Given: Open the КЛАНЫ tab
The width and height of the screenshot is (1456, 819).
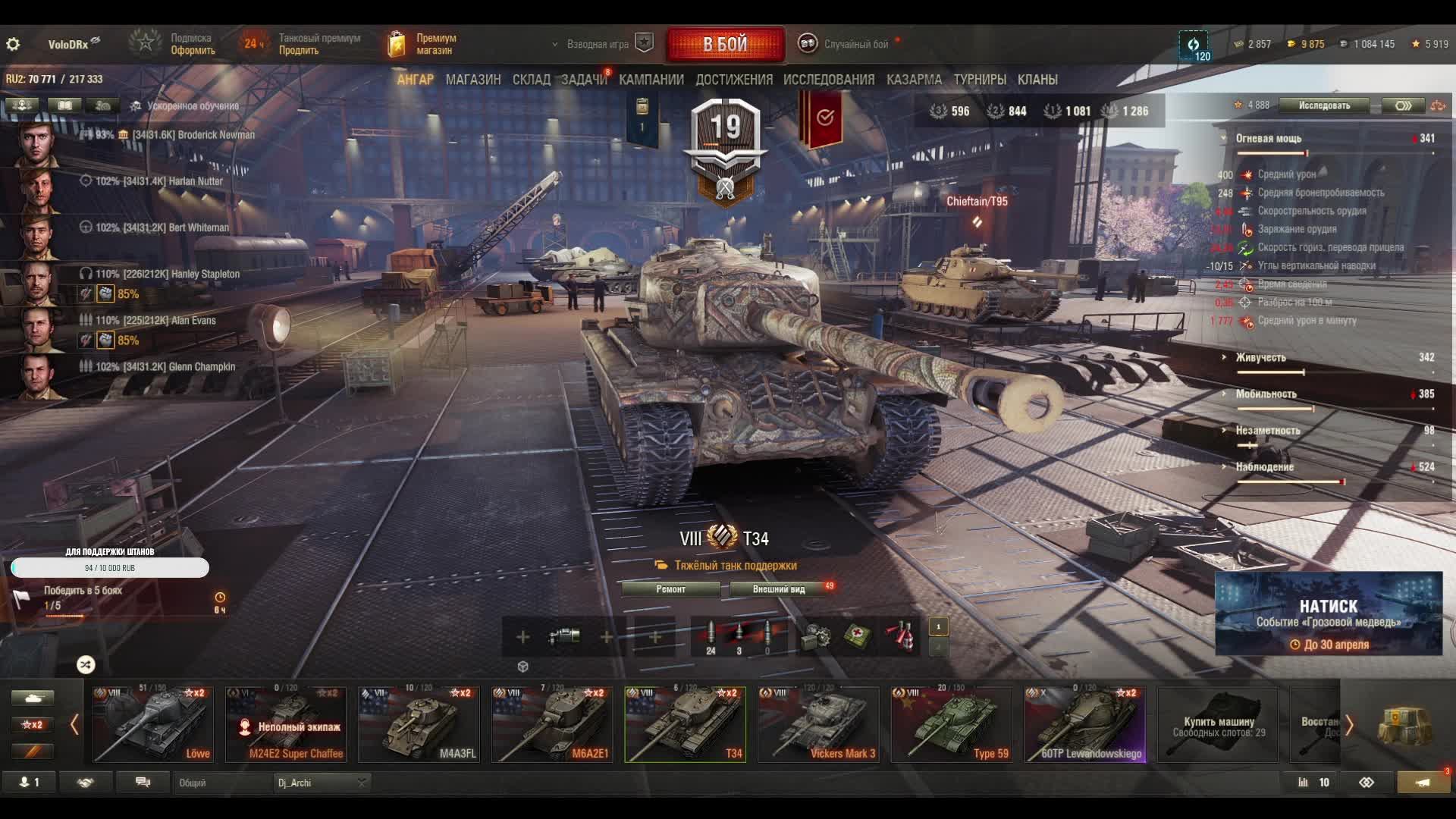Looking at the screenshot, I should pos(1037,80).
